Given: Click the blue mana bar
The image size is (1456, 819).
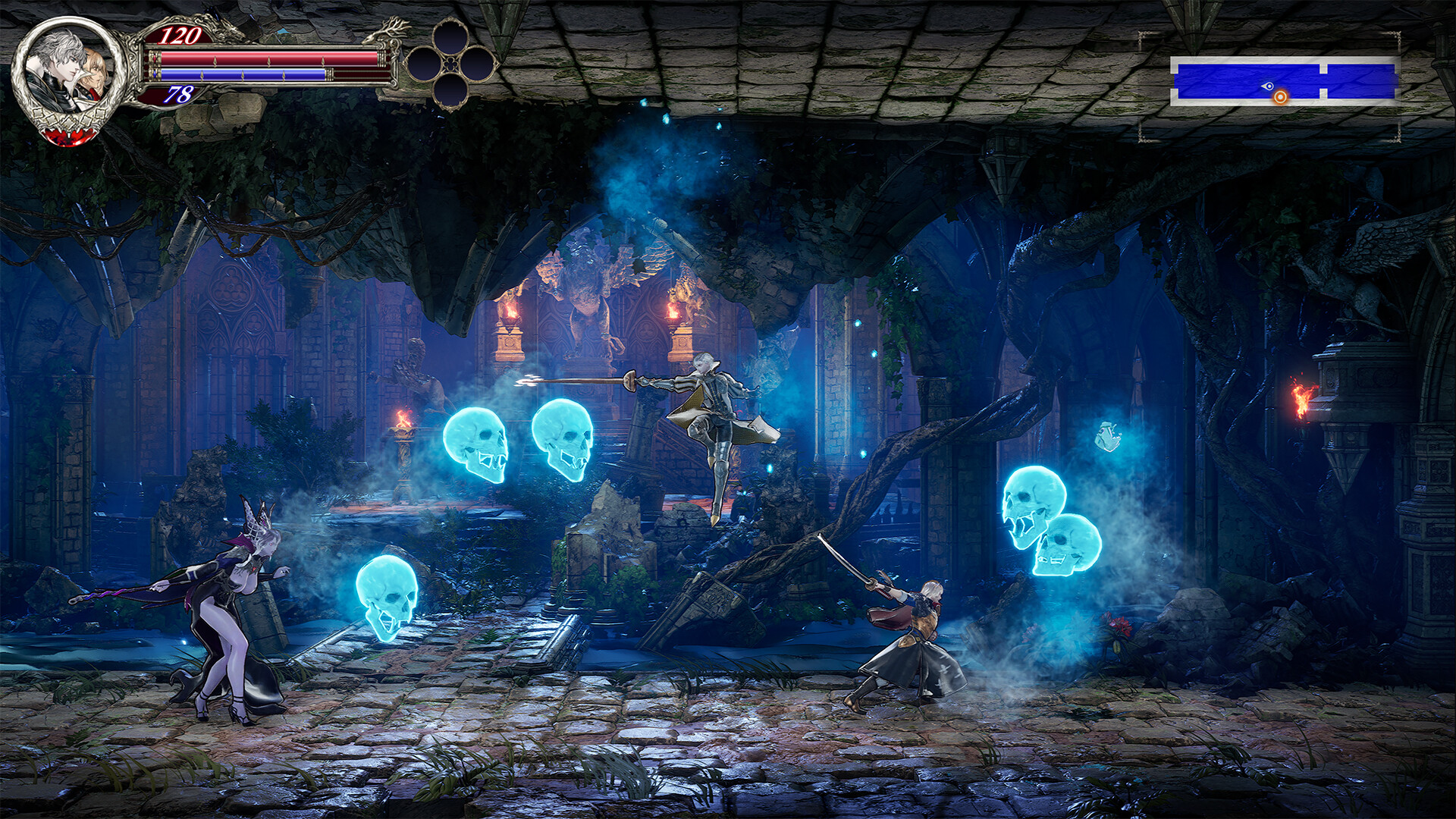Looking at the screenshot, I should pyautogui.click(x=243, y=75).
